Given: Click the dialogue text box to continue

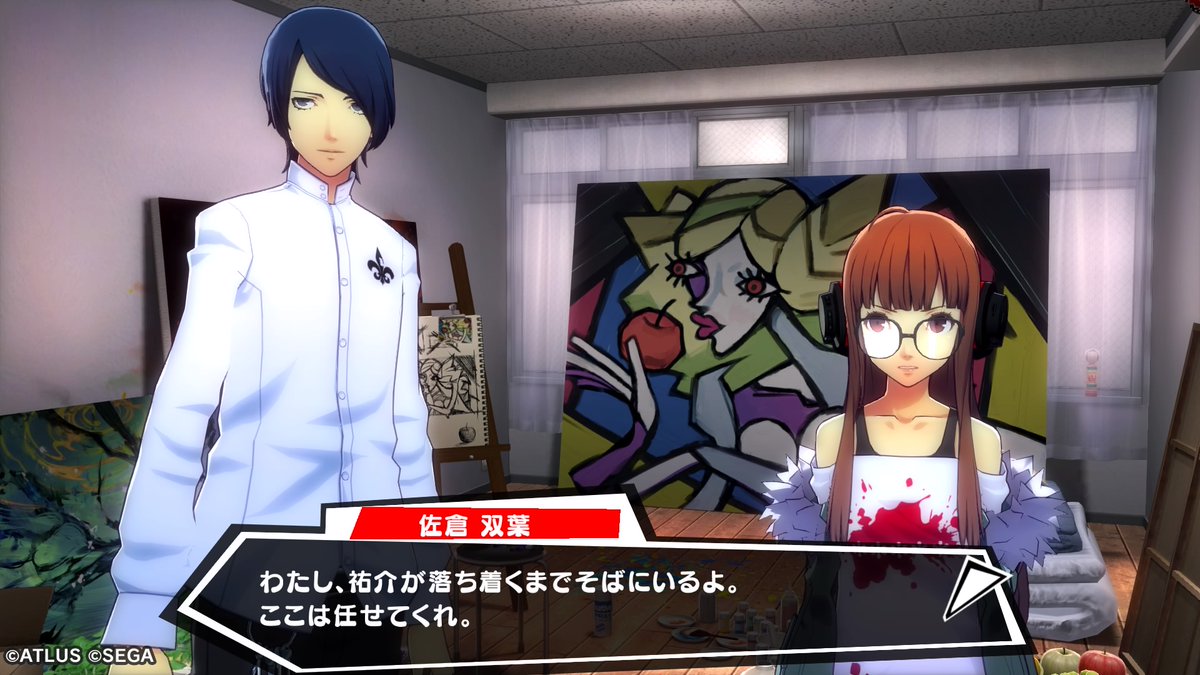Looking at the screenshot, I should click(x=560, y=598).
